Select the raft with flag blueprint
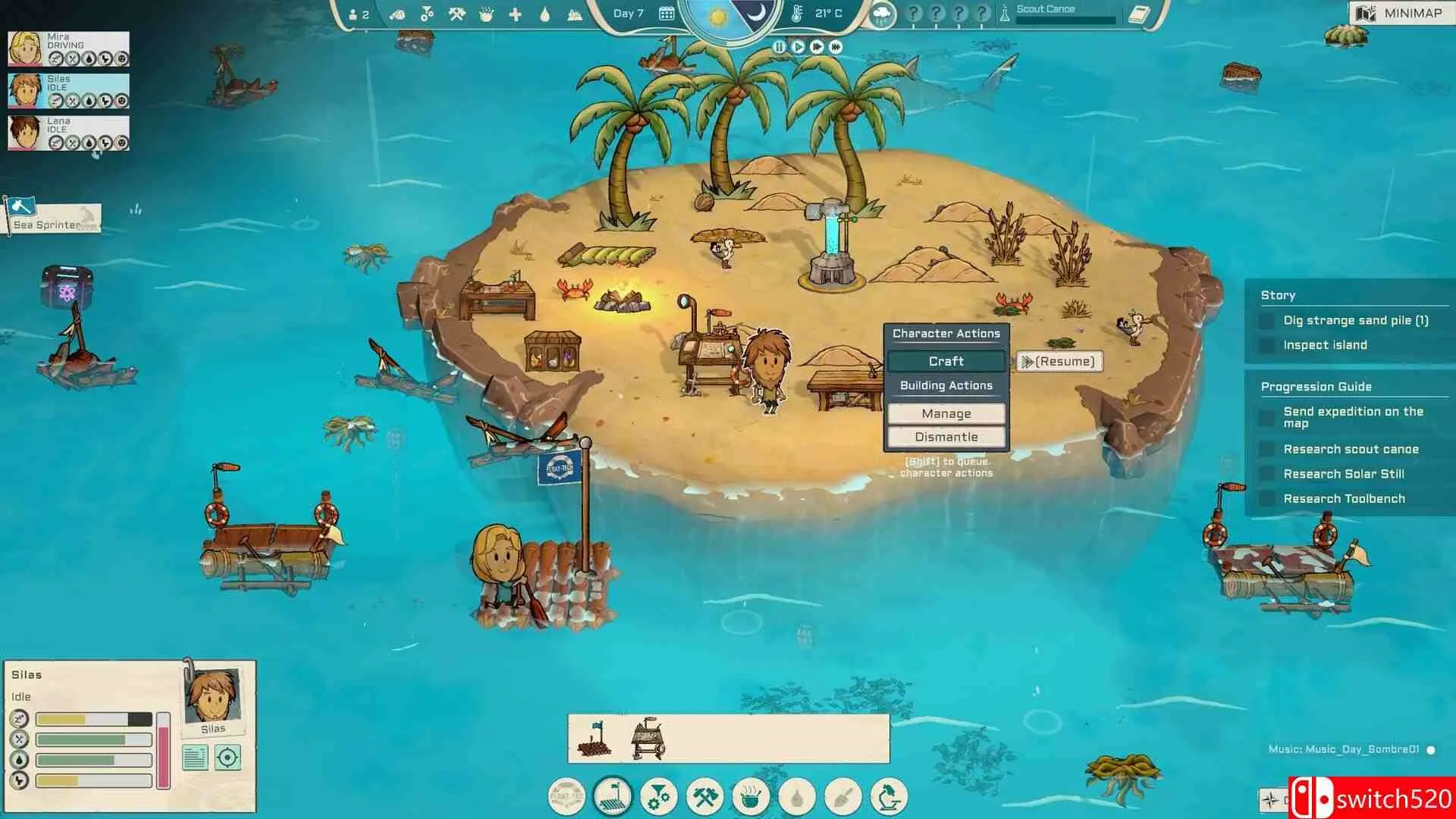Image resolution: width=1456 pixels, height=819 pixels. [x=595, y=739]
